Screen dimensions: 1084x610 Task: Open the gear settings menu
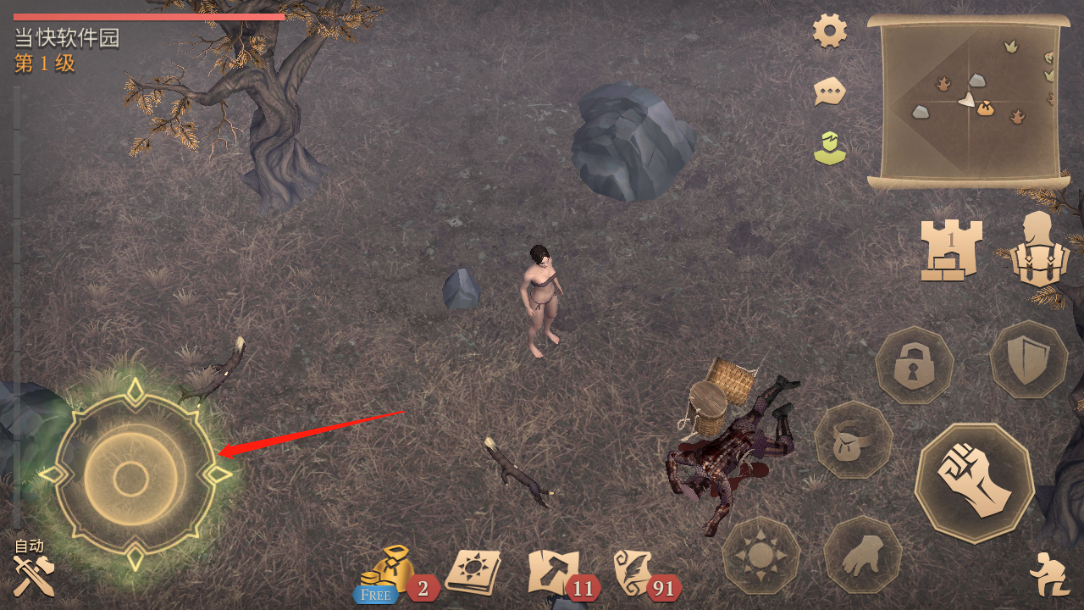click(829, 31)
